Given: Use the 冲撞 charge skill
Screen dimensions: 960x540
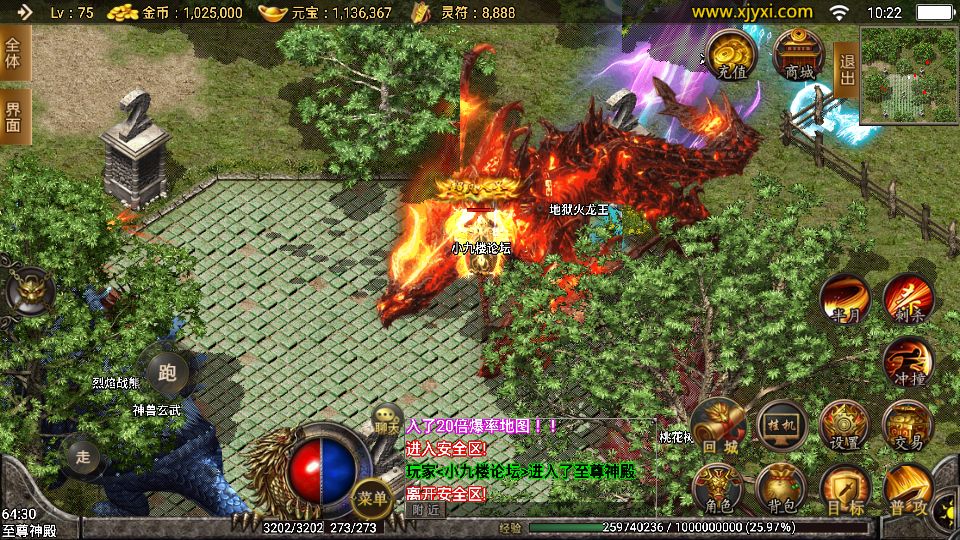Looking at the screenshot, I should click(x=908, y=363).
